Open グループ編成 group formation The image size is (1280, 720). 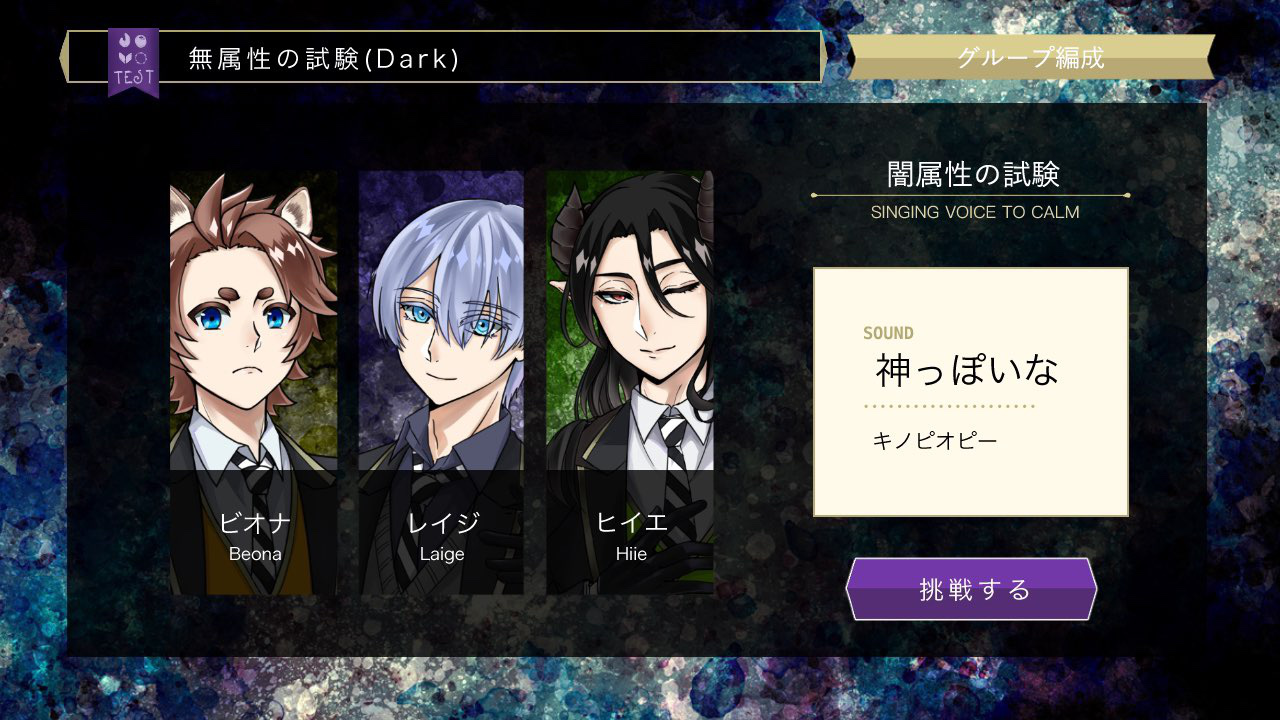(x=1030, y=57)
